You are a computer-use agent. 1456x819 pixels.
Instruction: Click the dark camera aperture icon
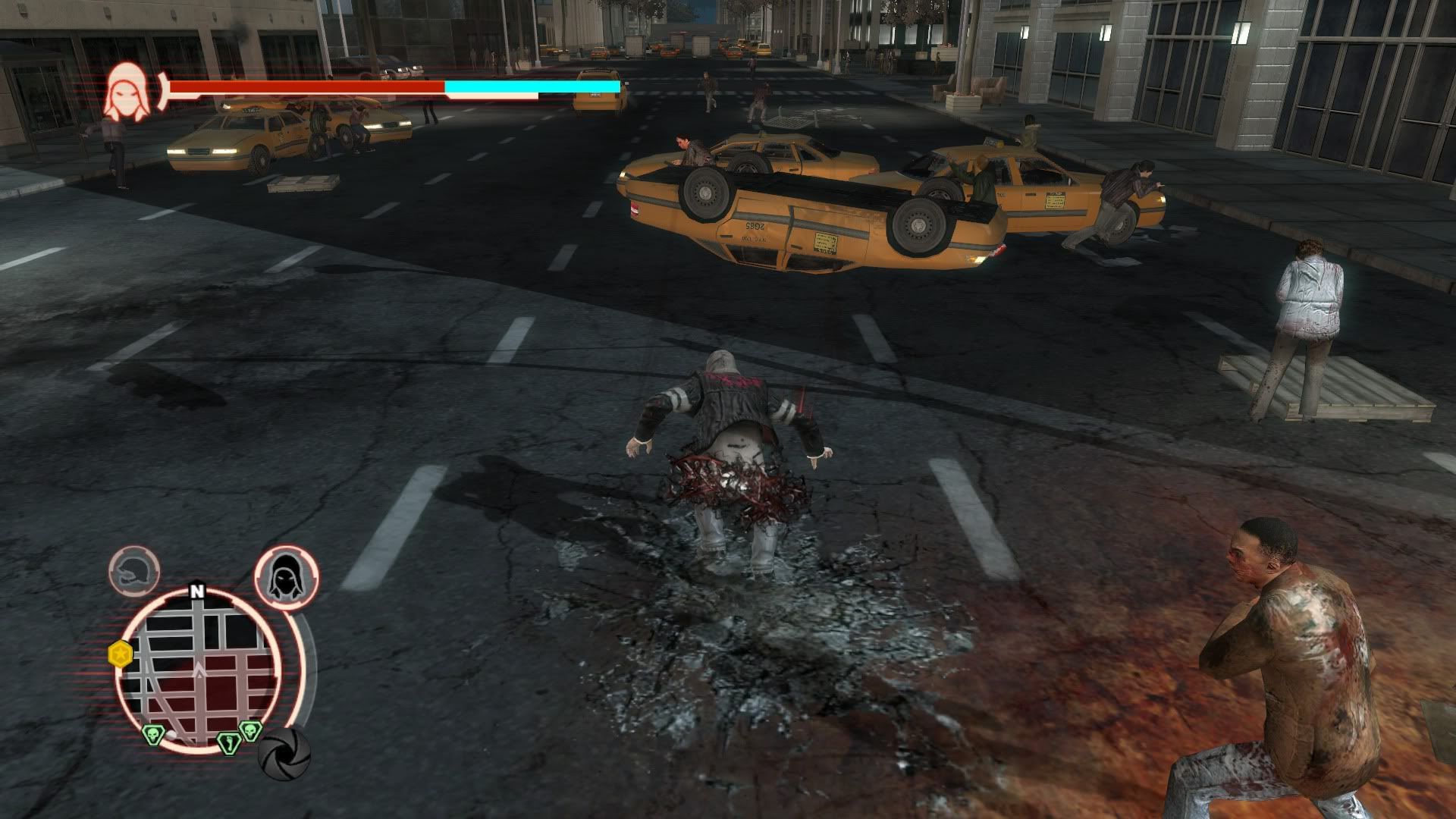pyautogui.click(x=284, y=753)
